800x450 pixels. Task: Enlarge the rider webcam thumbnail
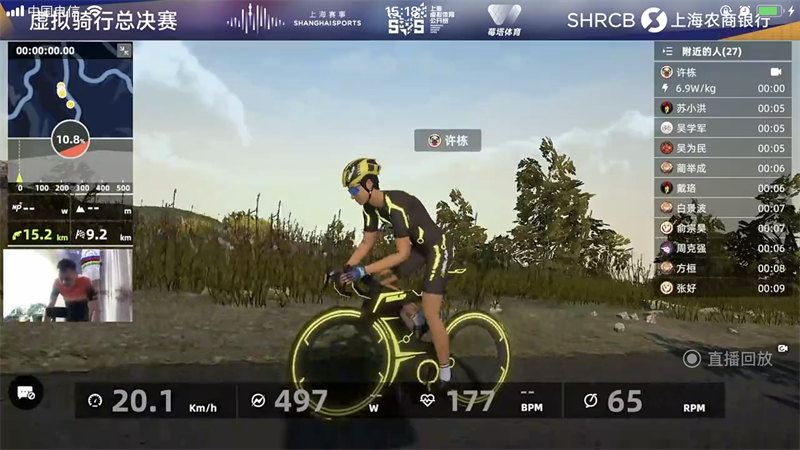(68, 286)
